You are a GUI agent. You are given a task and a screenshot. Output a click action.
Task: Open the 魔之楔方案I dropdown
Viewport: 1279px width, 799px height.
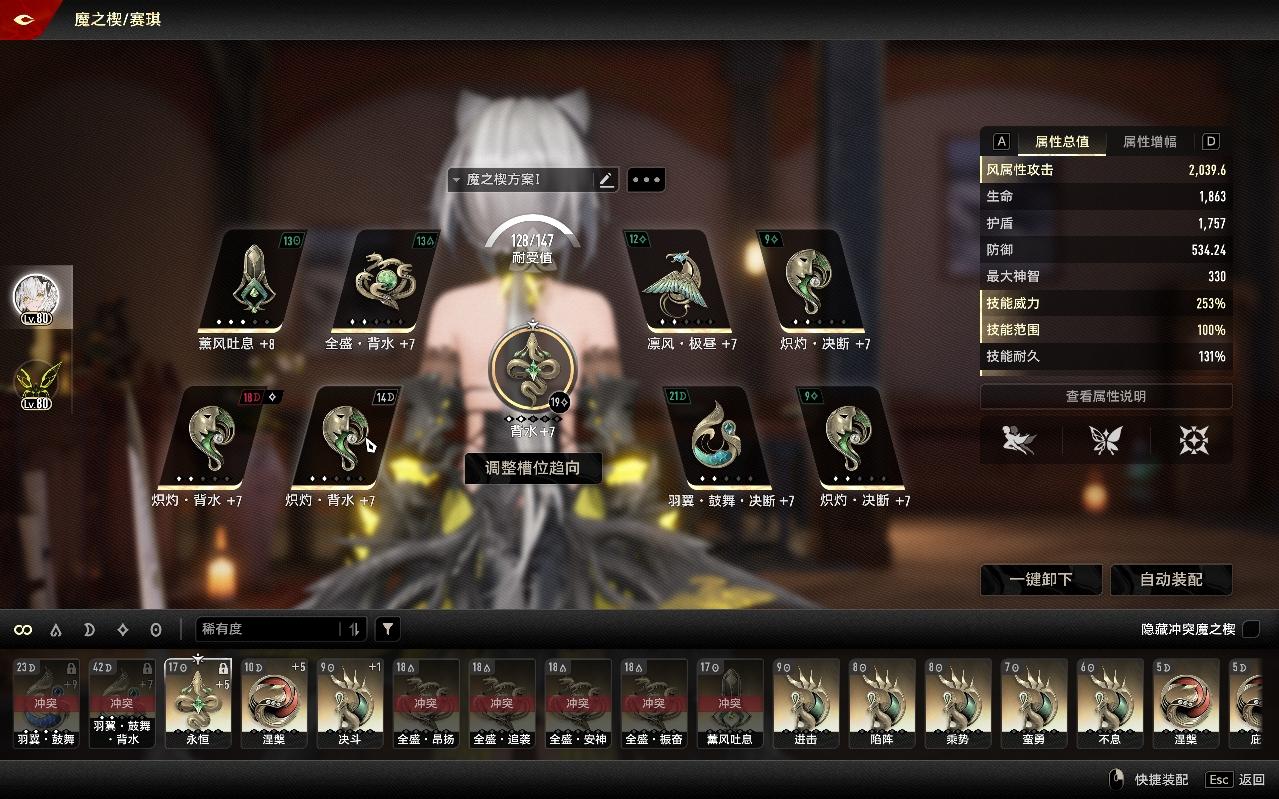coord(520,180)
